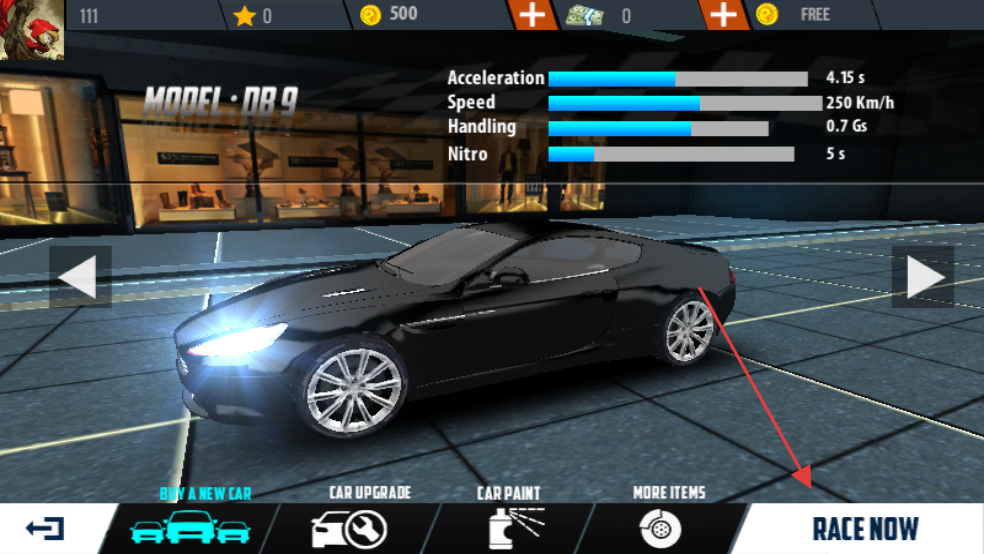The image size is (984, 554).
Task: Show the next car with right arrow
Action: pyautogui.click(x=923, y=277)
